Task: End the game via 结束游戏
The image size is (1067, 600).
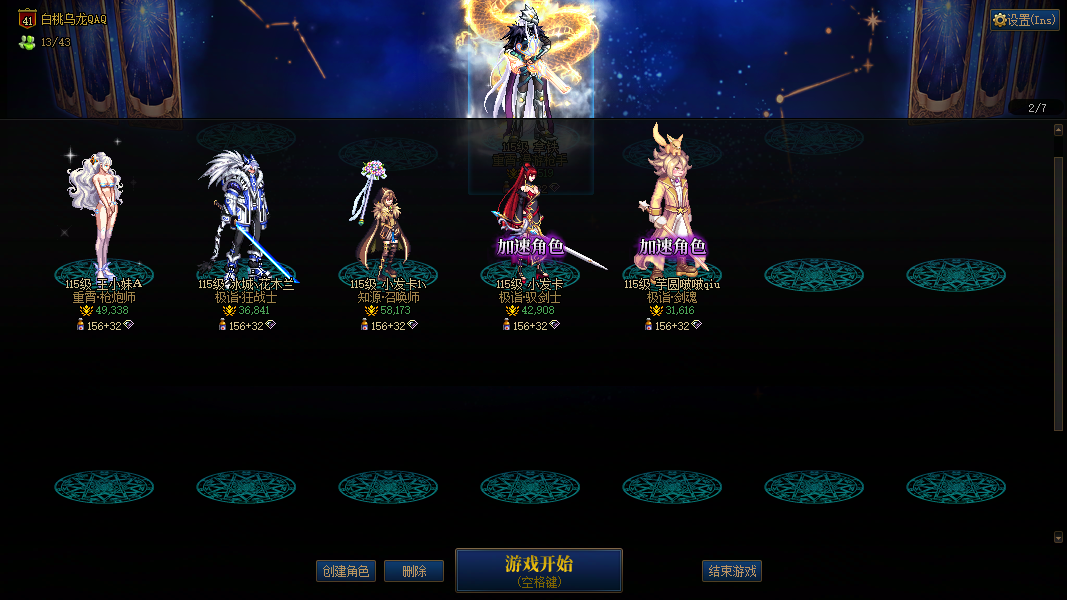Action: (x=732, y=571)
